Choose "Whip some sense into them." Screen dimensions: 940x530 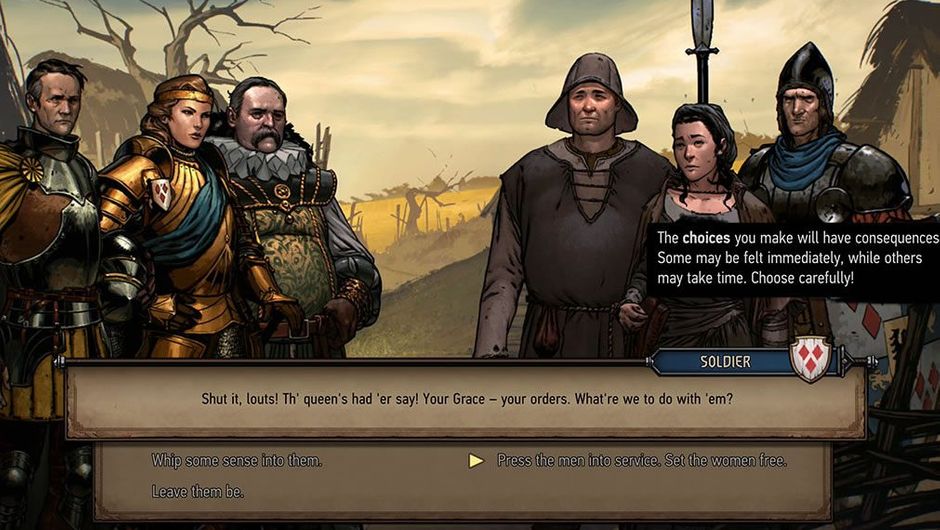(x=237, y=461)
